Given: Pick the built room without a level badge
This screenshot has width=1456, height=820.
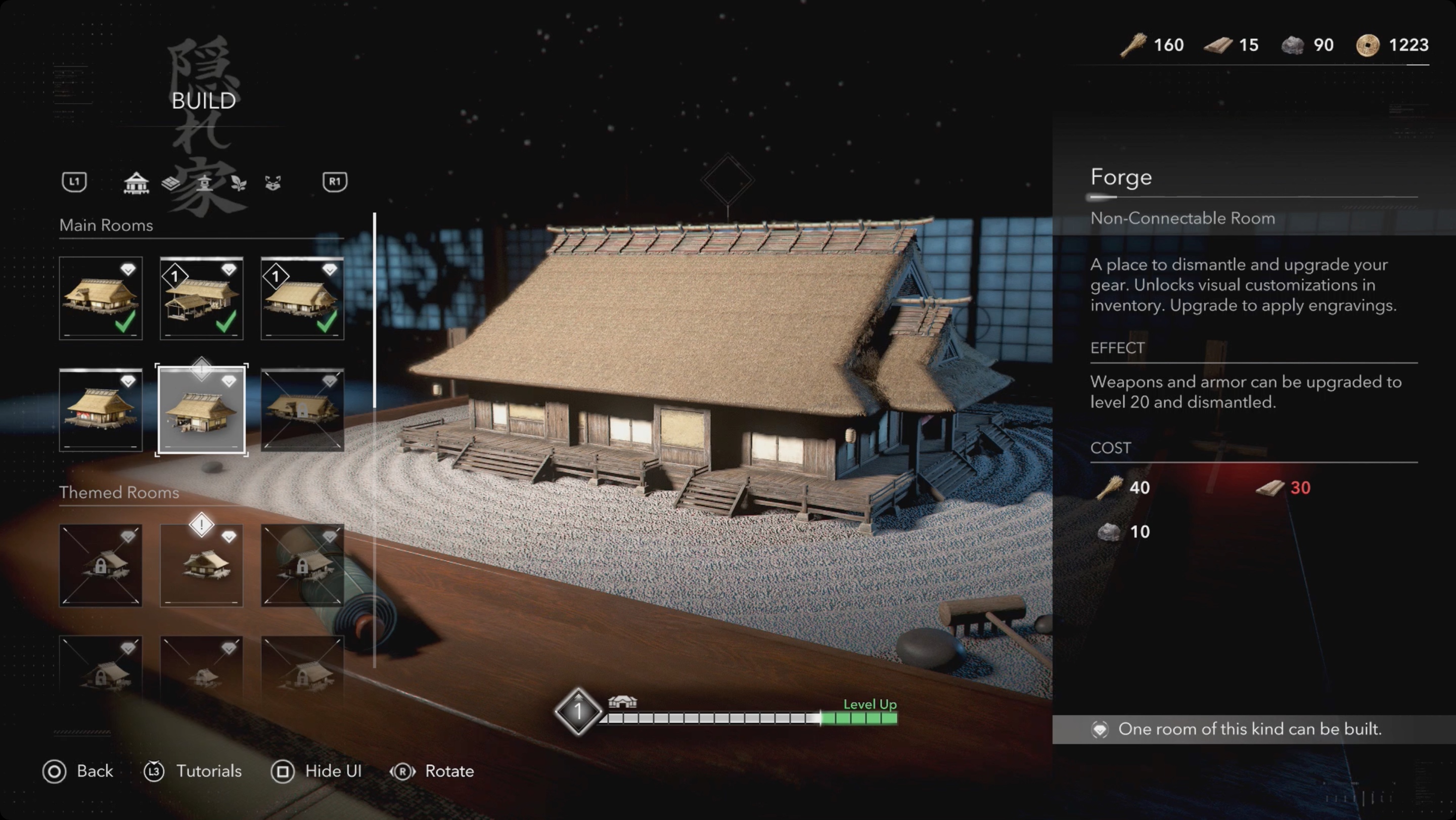Looking at the screenshot, I should point(101,298).
